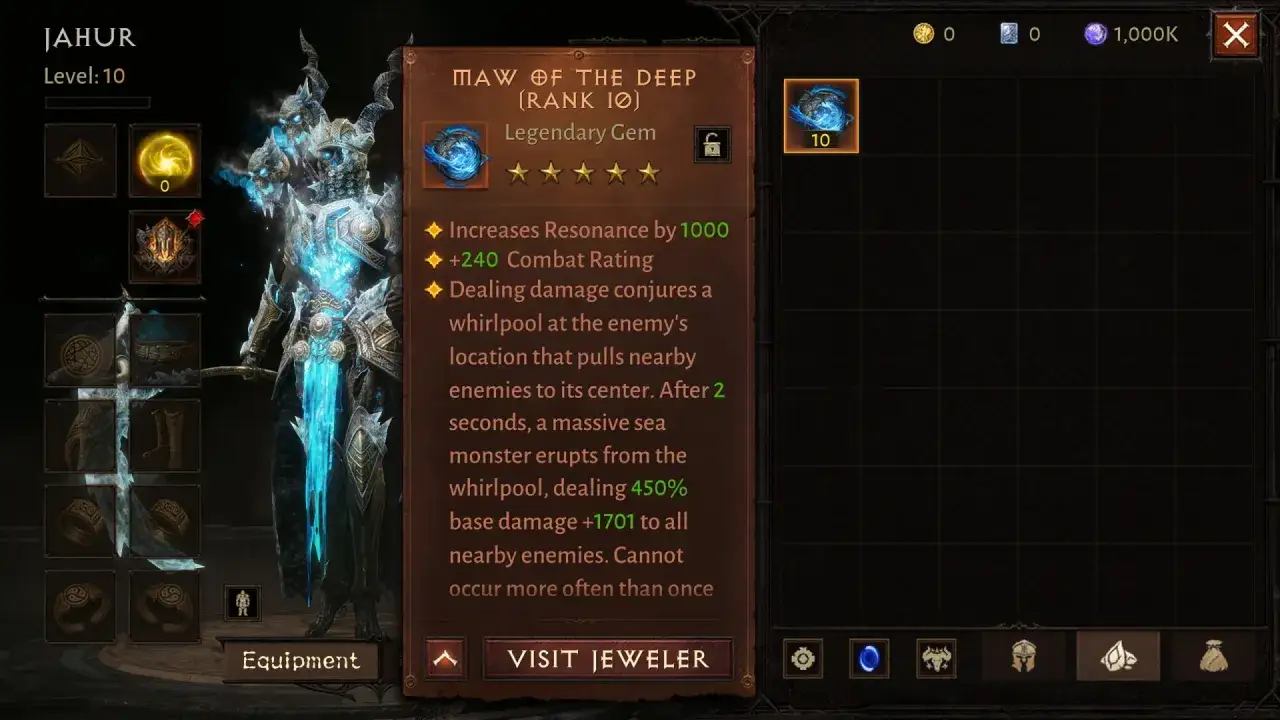The height and width of the screenshot is (720, 1280).
Task: Click the Visit Jeweler button
Action: coord(607,658)
